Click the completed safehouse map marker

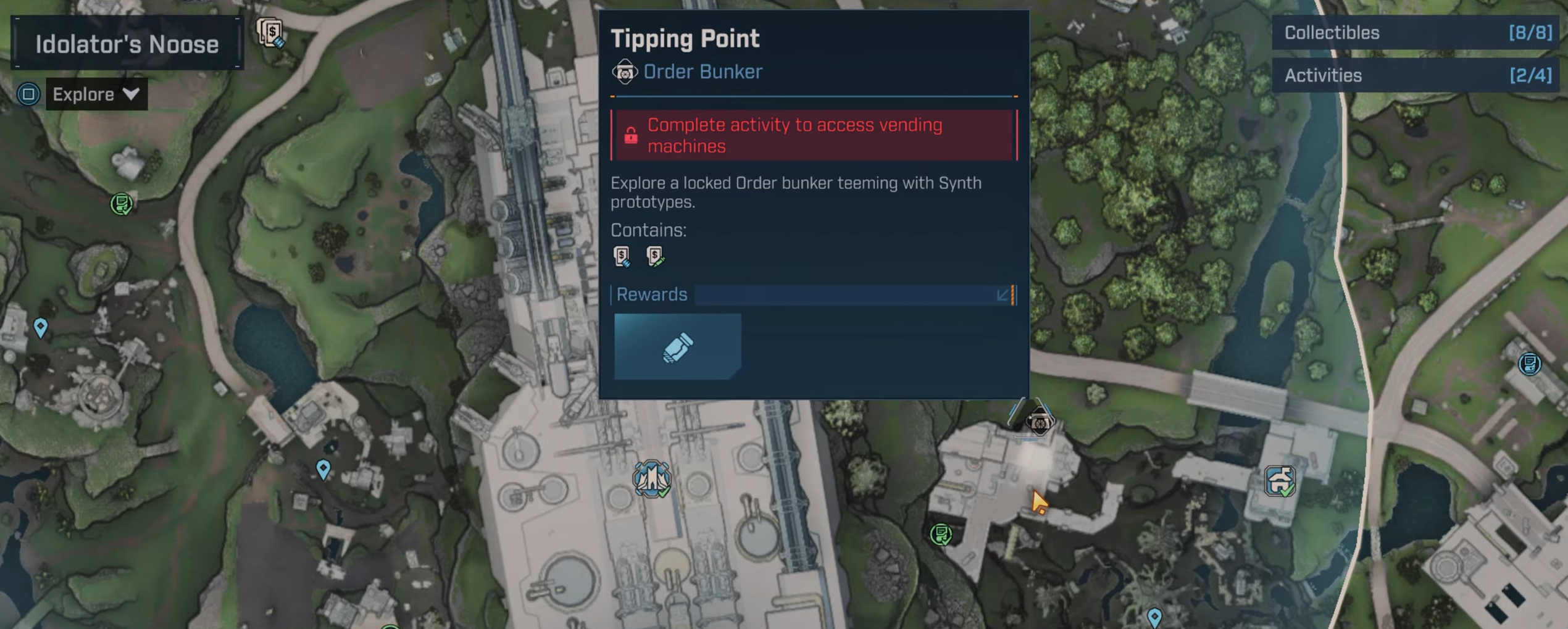point(1279,481)
